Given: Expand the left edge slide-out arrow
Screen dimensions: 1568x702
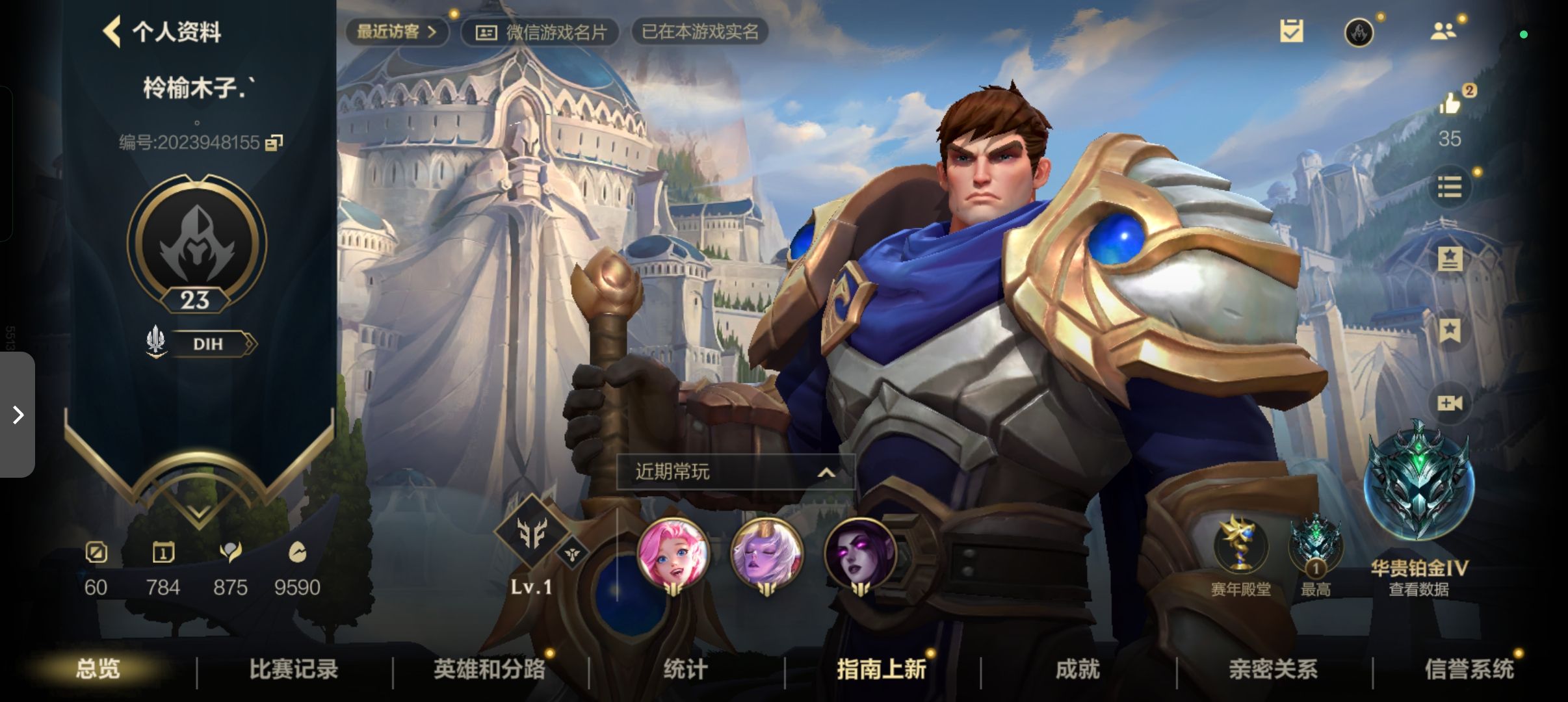Looking at the screenshot, I should point(18,414).
